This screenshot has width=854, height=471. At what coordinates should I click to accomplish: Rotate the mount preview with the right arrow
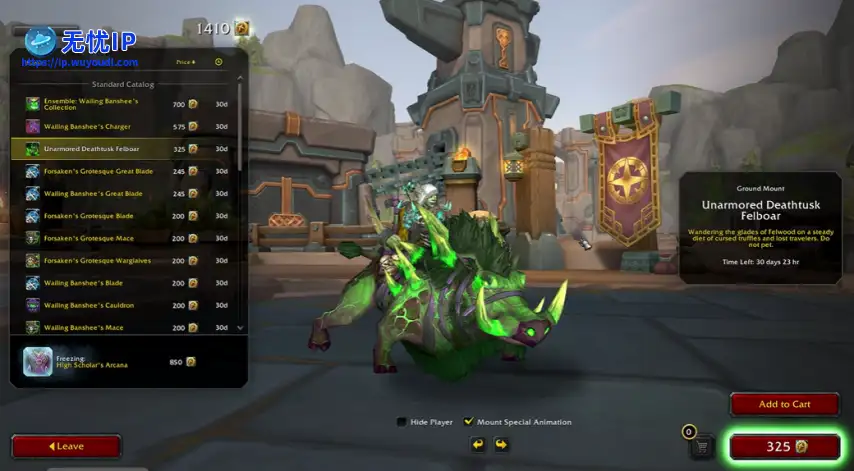pos(502,444)
